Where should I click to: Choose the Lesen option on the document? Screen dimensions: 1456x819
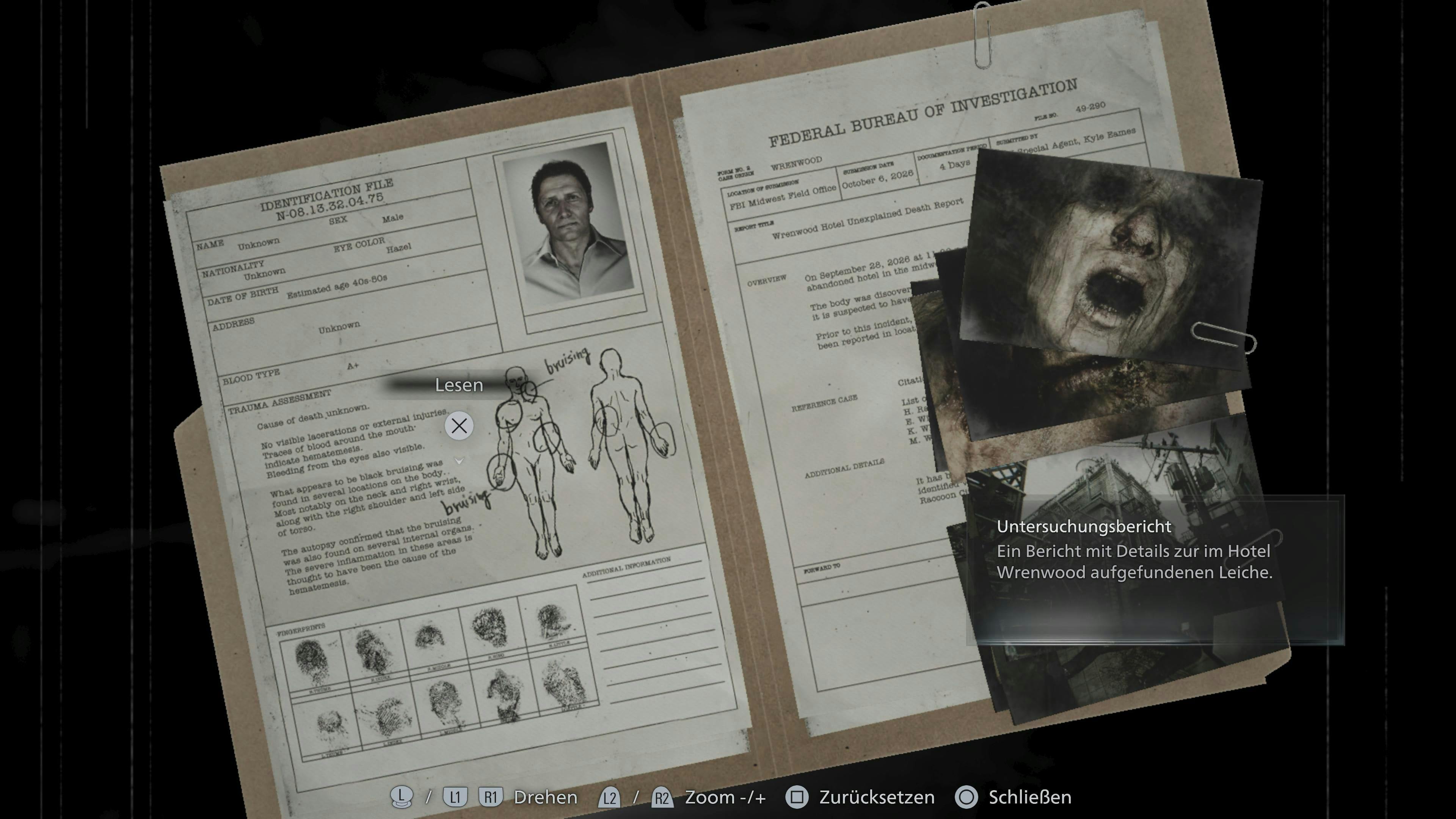[x=458, y=386]
